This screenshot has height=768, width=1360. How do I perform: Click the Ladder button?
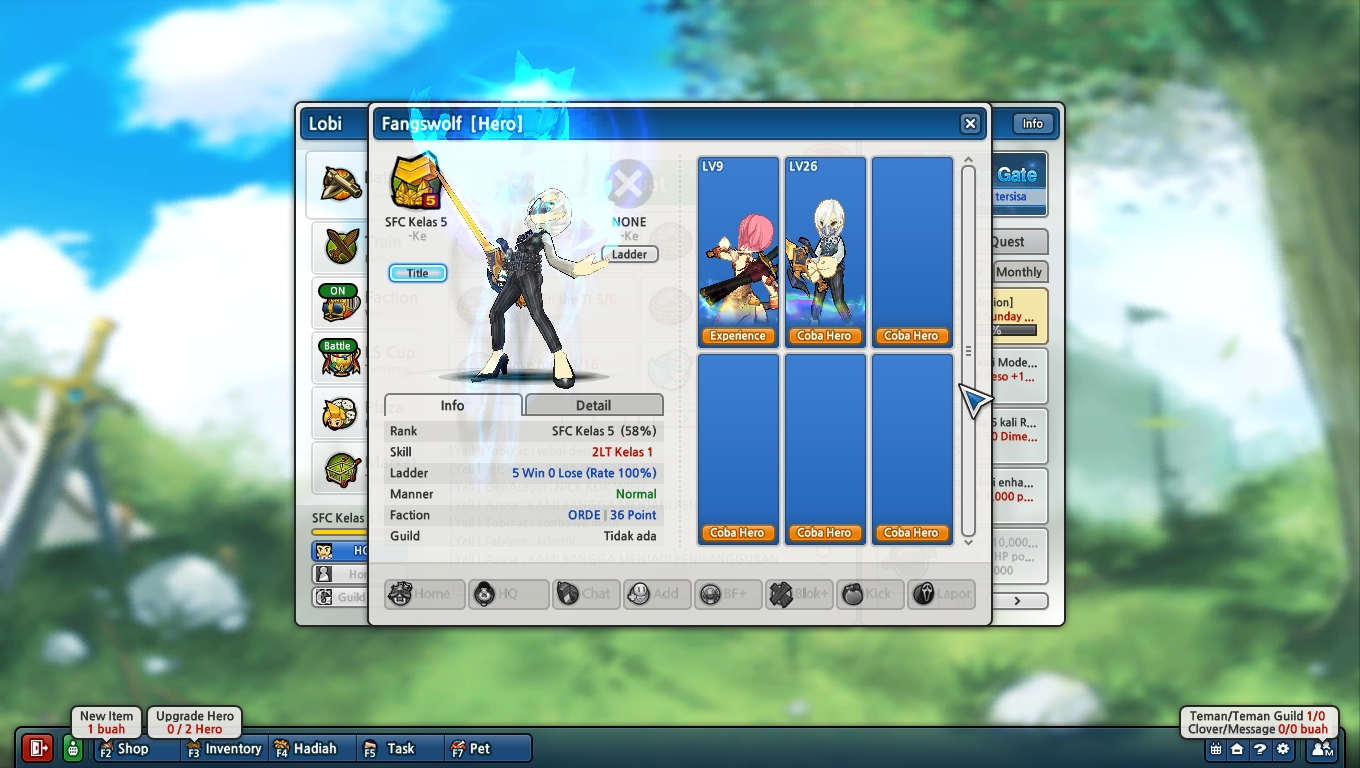[x=630, y=254]
